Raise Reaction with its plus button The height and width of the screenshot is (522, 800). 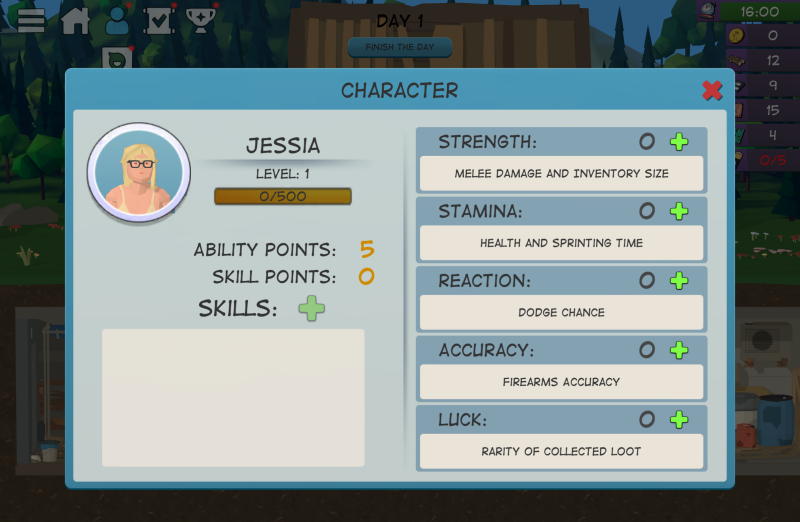coord(679,281)
